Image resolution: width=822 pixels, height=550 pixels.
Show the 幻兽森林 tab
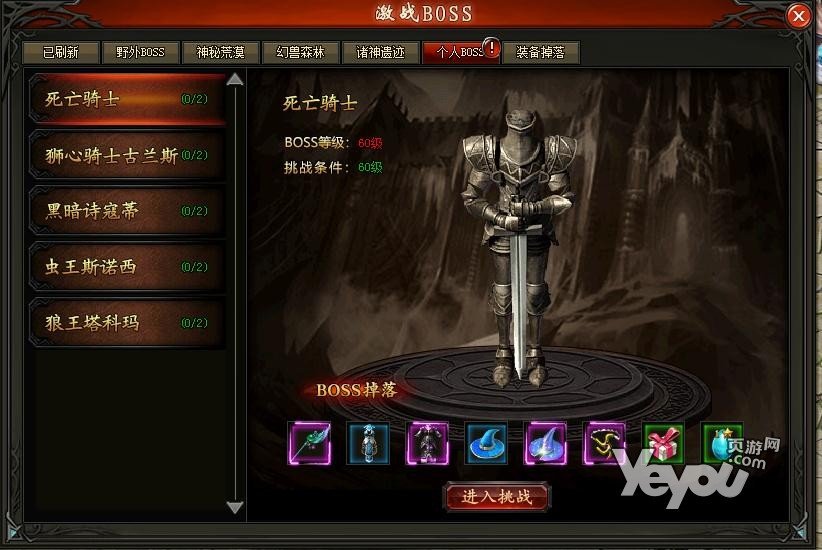pos(300,52)
